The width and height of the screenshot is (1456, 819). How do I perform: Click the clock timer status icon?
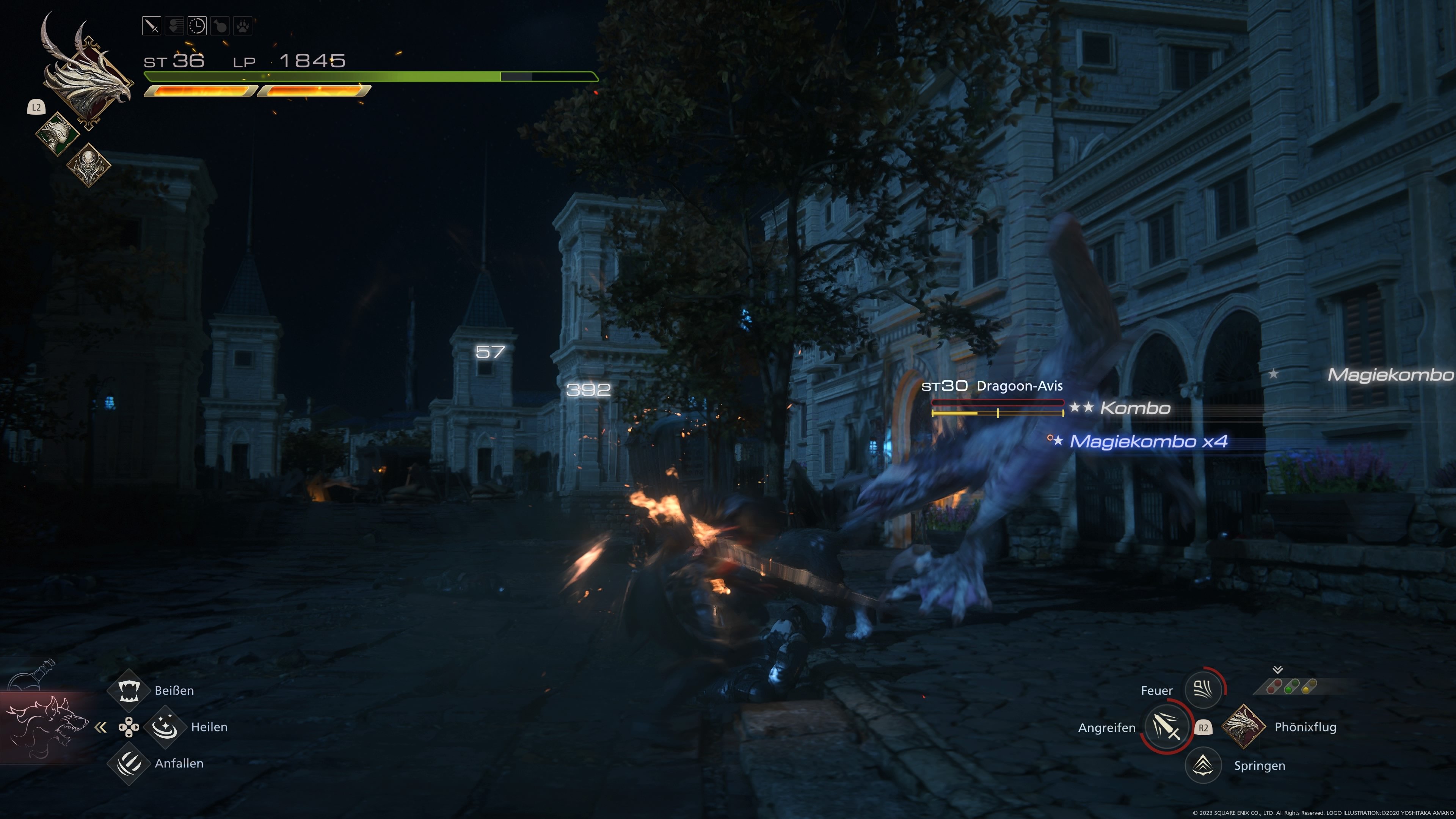pos(197,25)
